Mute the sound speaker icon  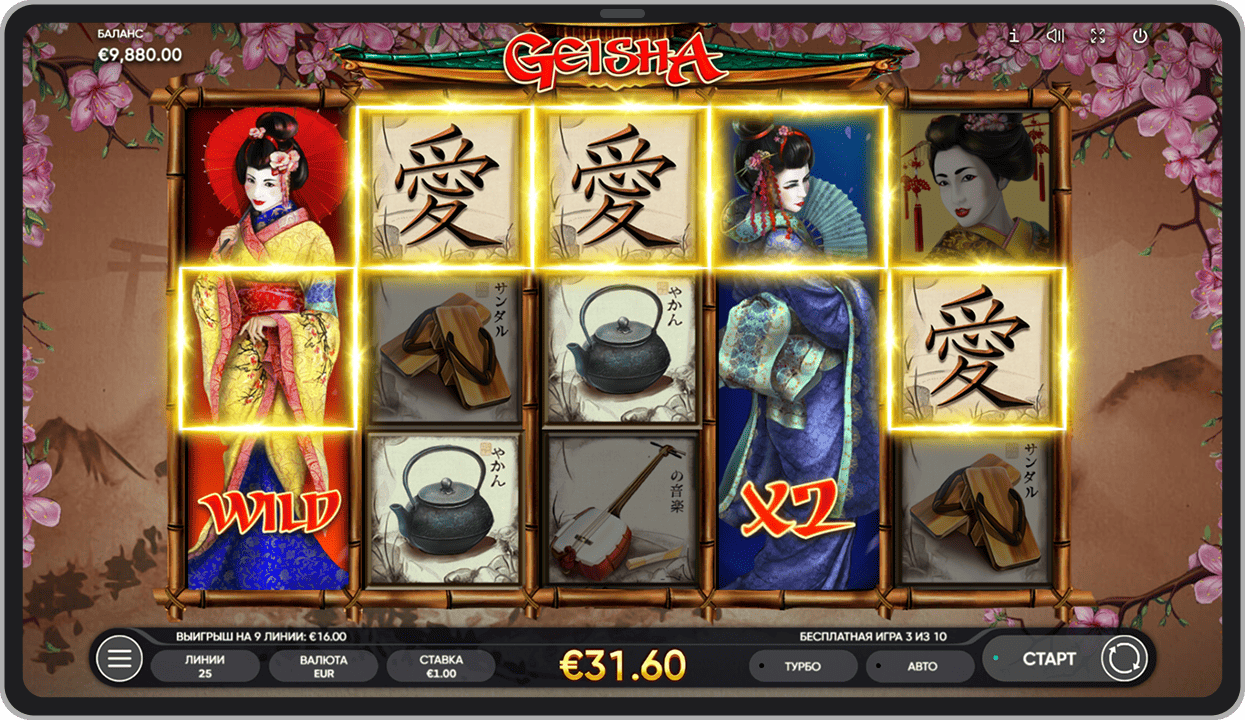(x=1055, y=36)
